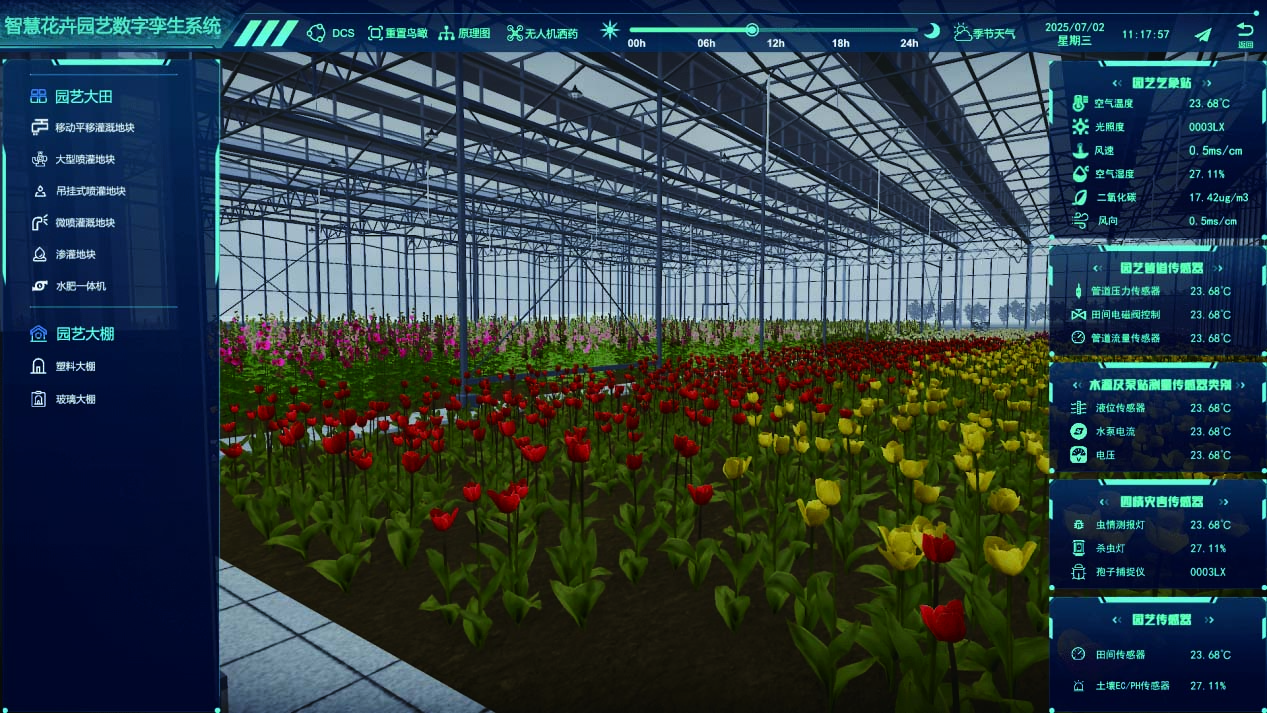
Task: Open the 水肥一体机 entry
Action: coord(80,286)
